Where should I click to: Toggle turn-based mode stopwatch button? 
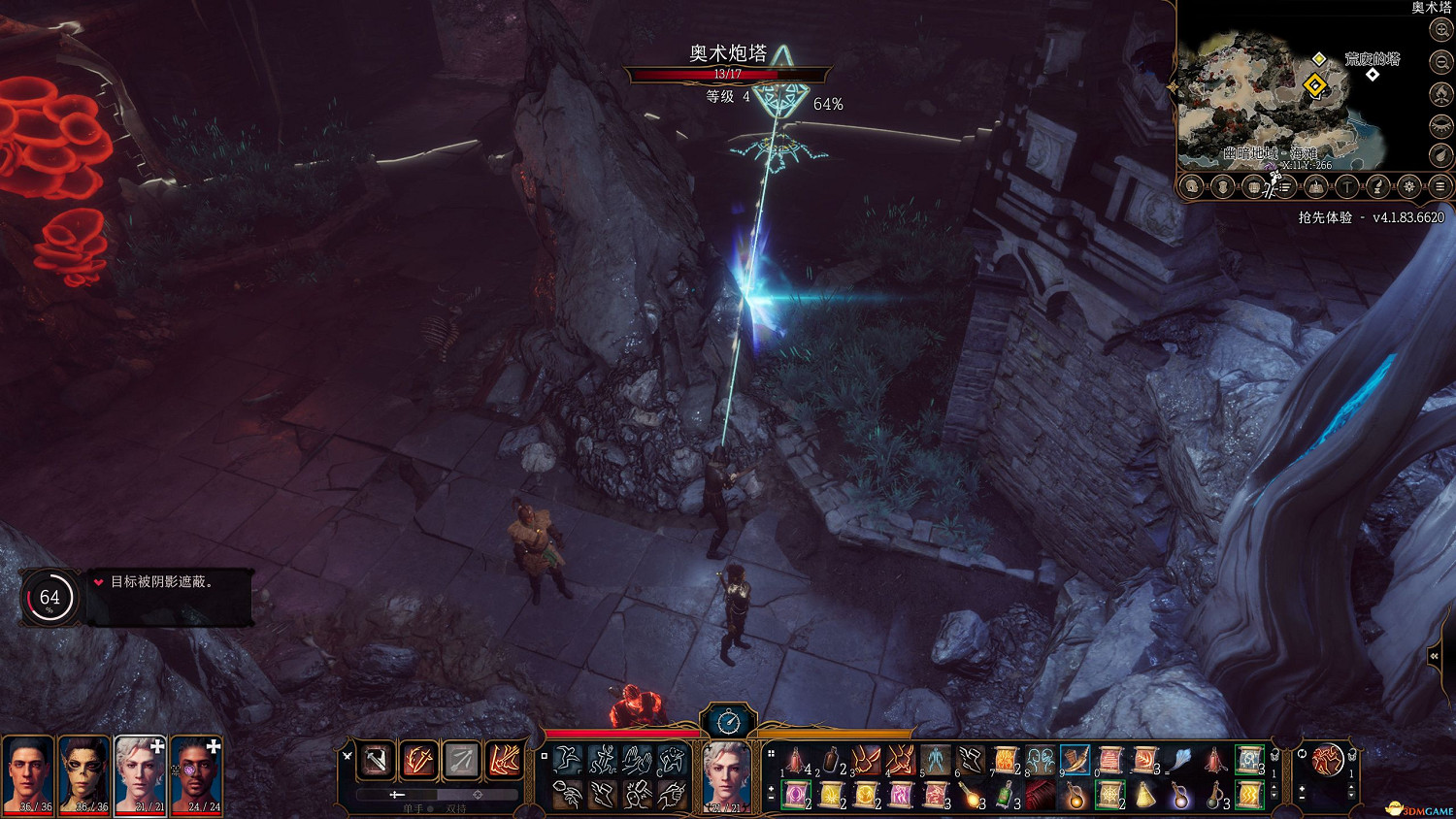pyautogui.click(x=728, y=721)
